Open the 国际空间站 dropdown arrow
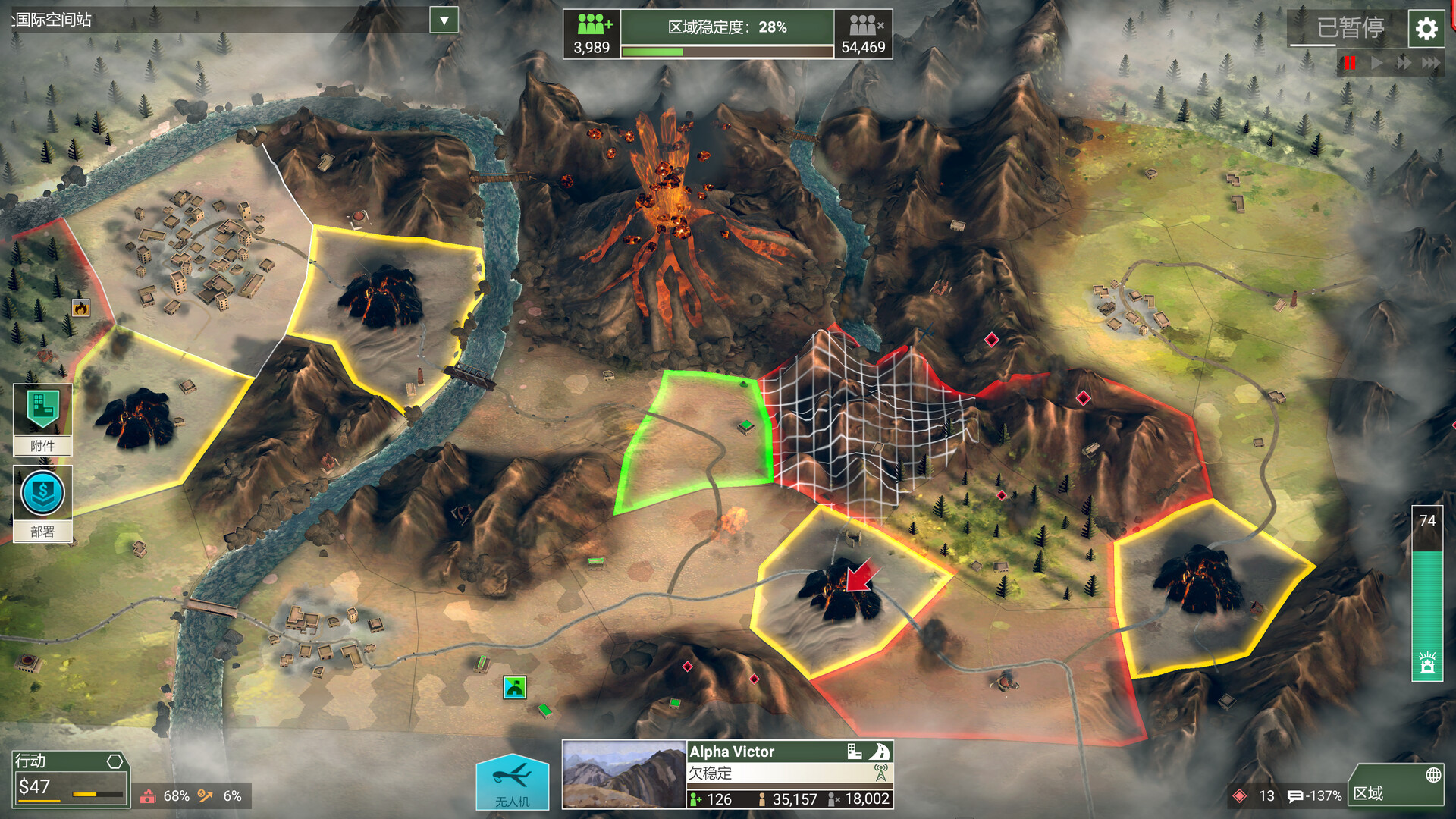This screenshot has width=1456, height=819. pos(442,21)
